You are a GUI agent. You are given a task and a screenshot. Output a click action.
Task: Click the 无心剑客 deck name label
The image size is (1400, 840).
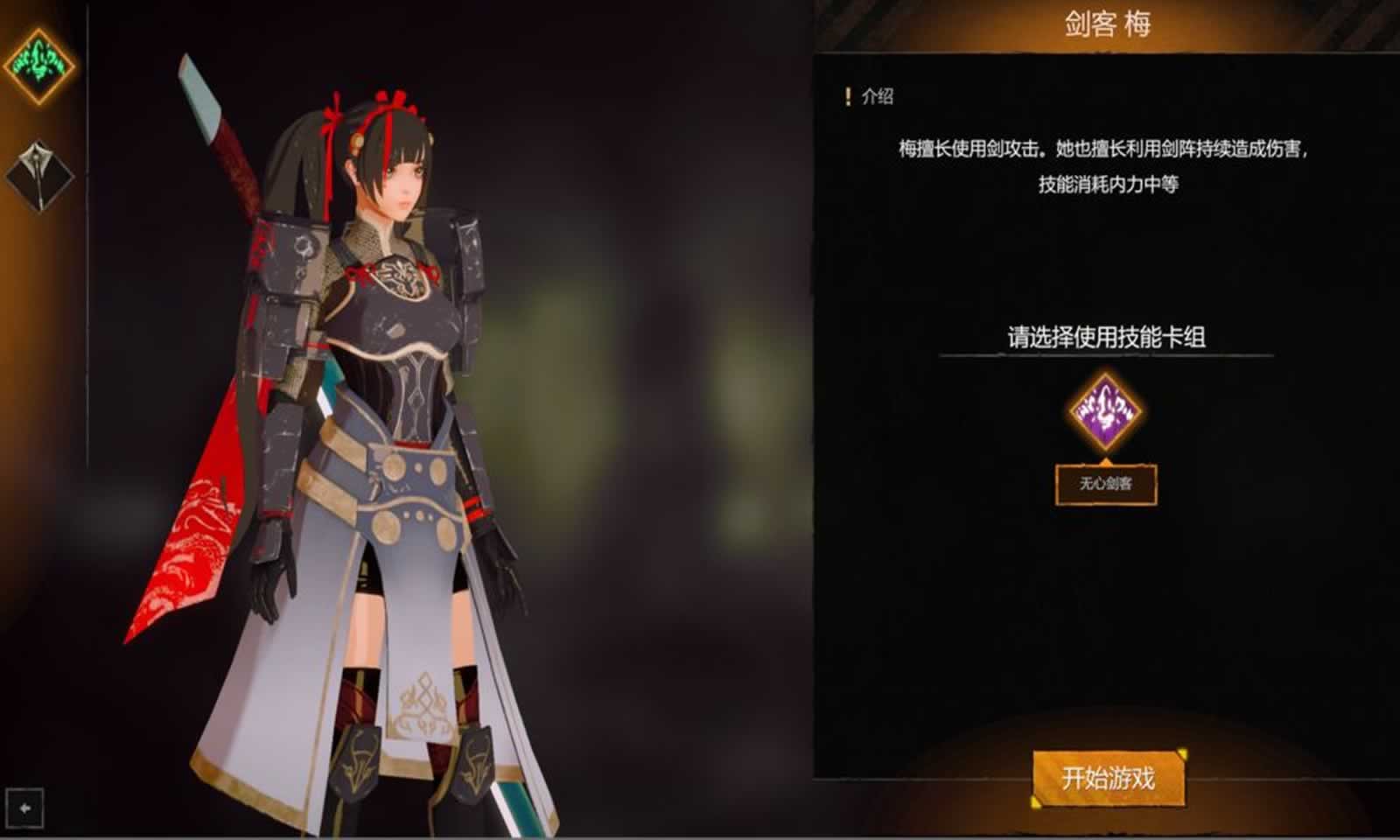pyautogui.click(x=1104, y=482)
